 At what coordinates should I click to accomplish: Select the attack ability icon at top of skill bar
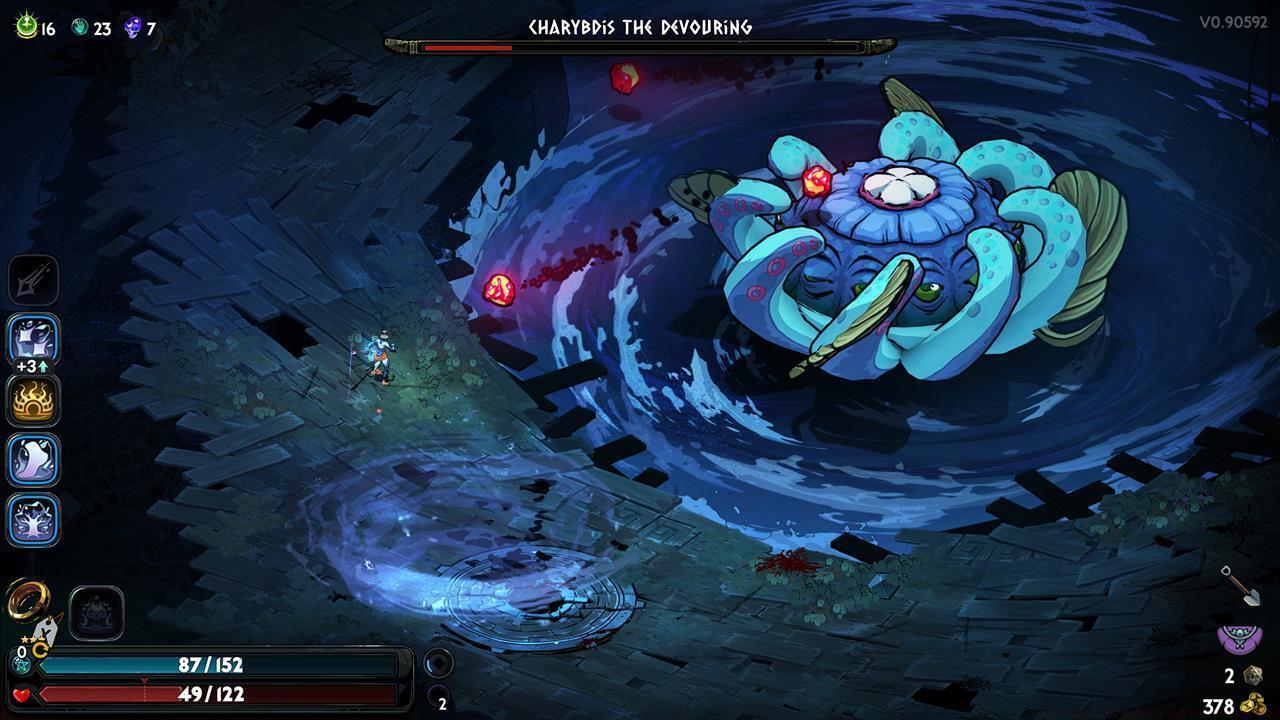click(x=33, y=280)
